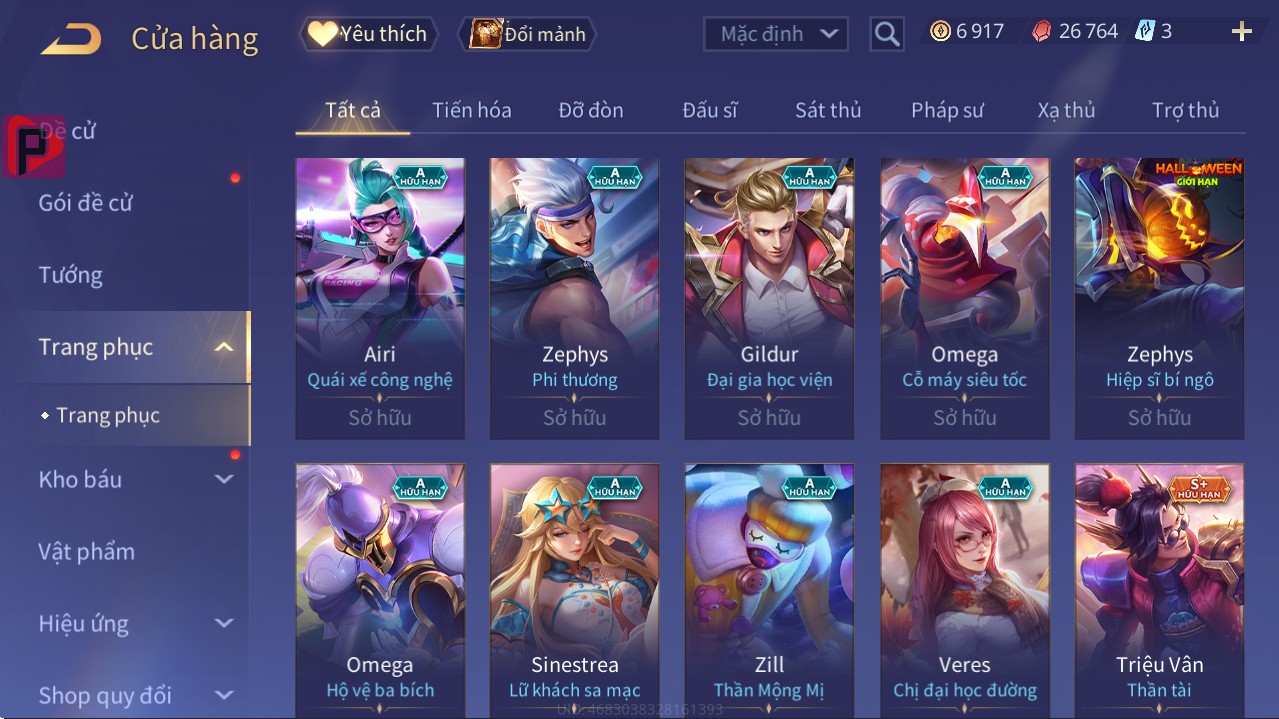Choose Zephys Hiệp sĩ bí ngô skin
The height and width of the screenshot is (719, 1279).
[1159, 298]
